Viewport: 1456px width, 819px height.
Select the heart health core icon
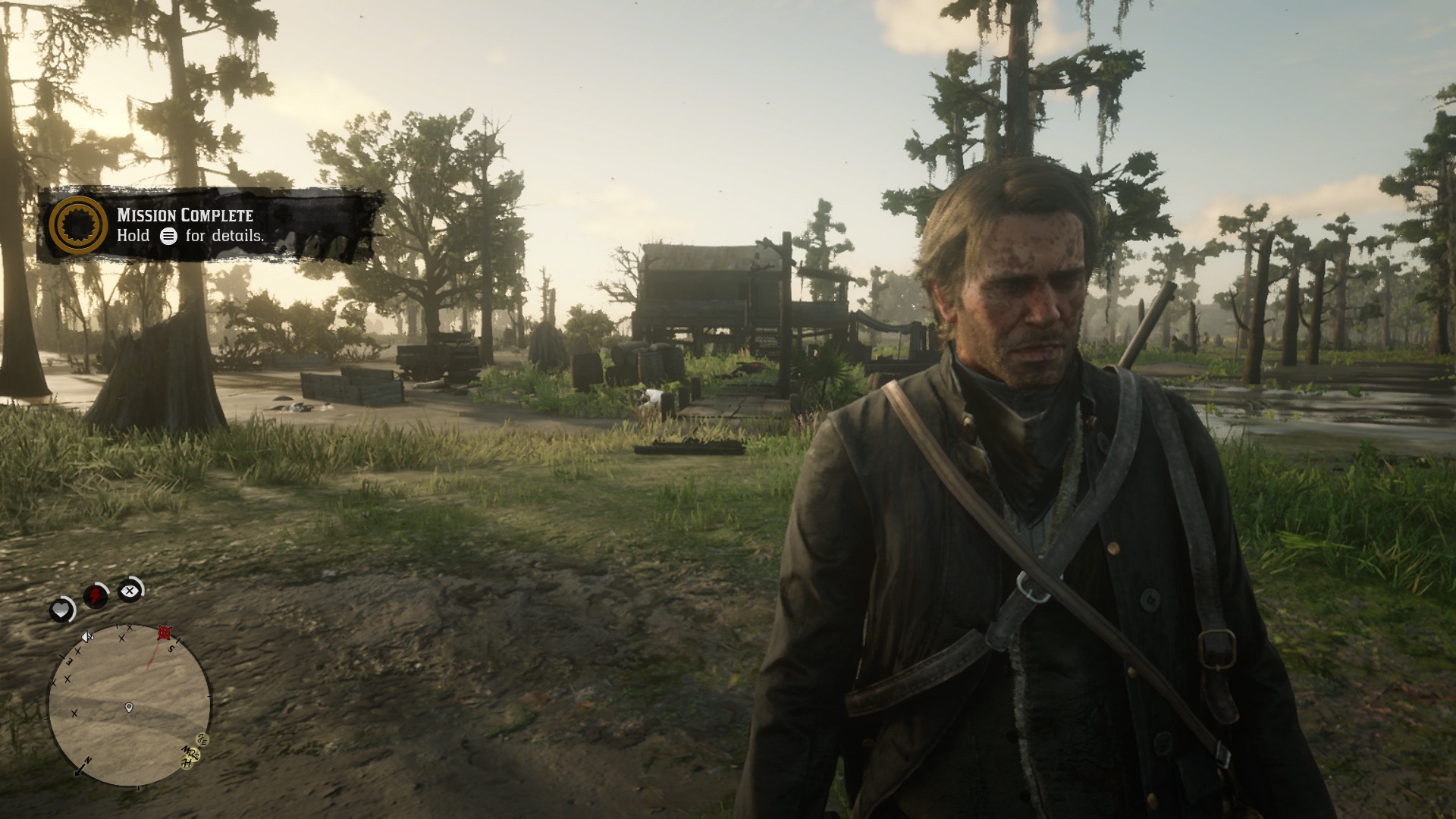[61, 609]
